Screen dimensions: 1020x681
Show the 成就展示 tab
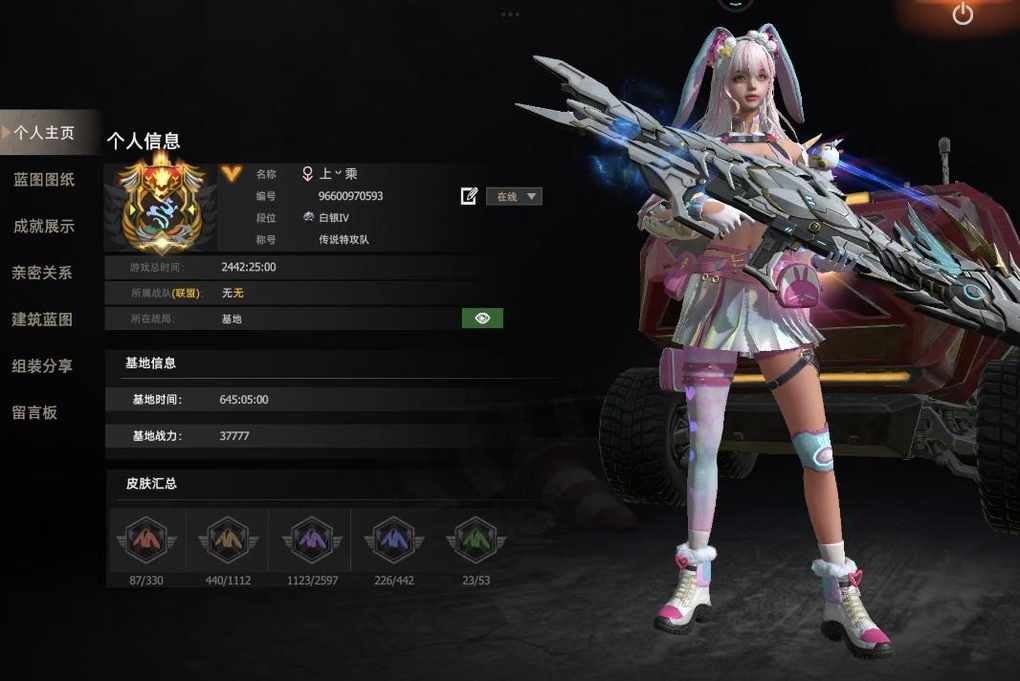pos(44,226)
